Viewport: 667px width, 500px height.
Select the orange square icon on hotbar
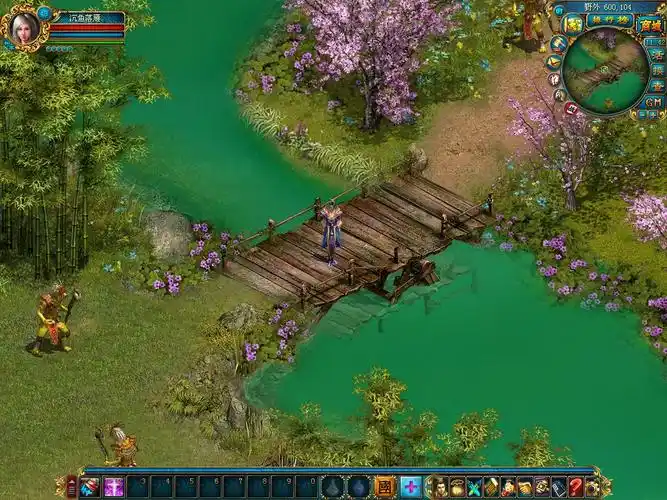pyautogui.click(x=384, y=487)
